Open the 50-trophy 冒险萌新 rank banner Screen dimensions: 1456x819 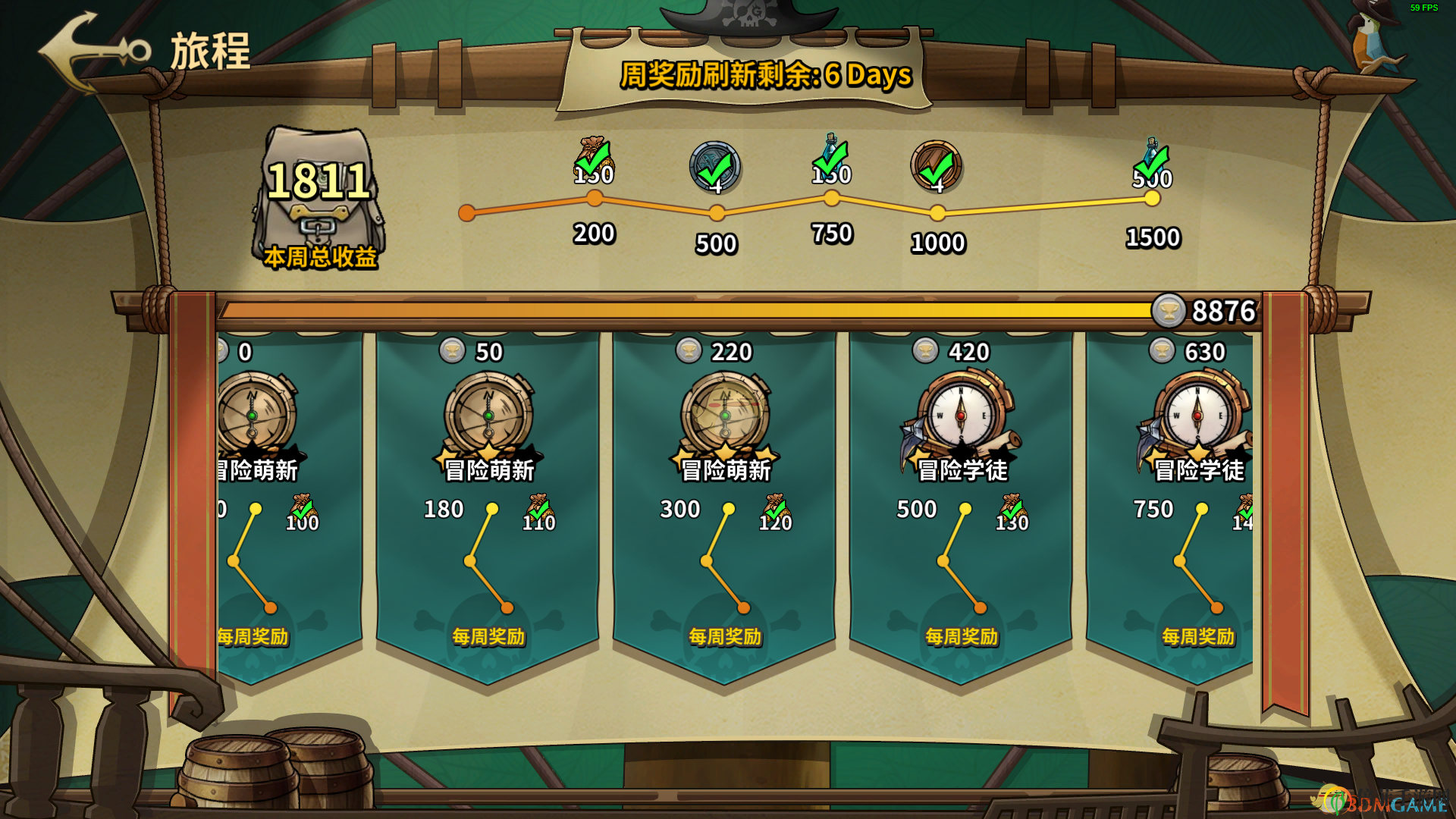(x=489, y=425)
